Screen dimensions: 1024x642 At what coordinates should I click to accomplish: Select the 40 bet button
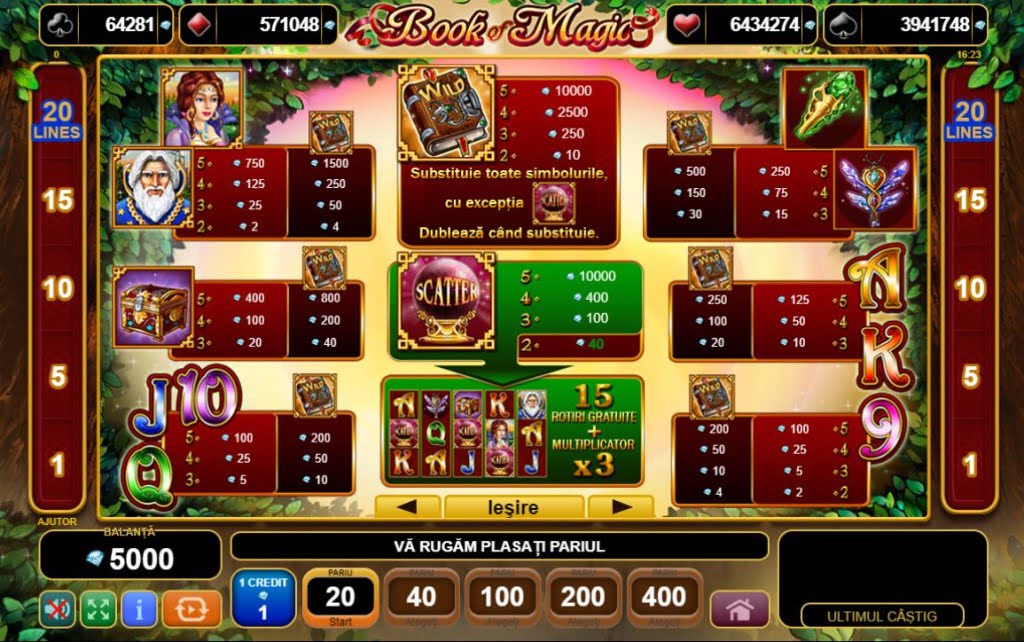point(421,598)
